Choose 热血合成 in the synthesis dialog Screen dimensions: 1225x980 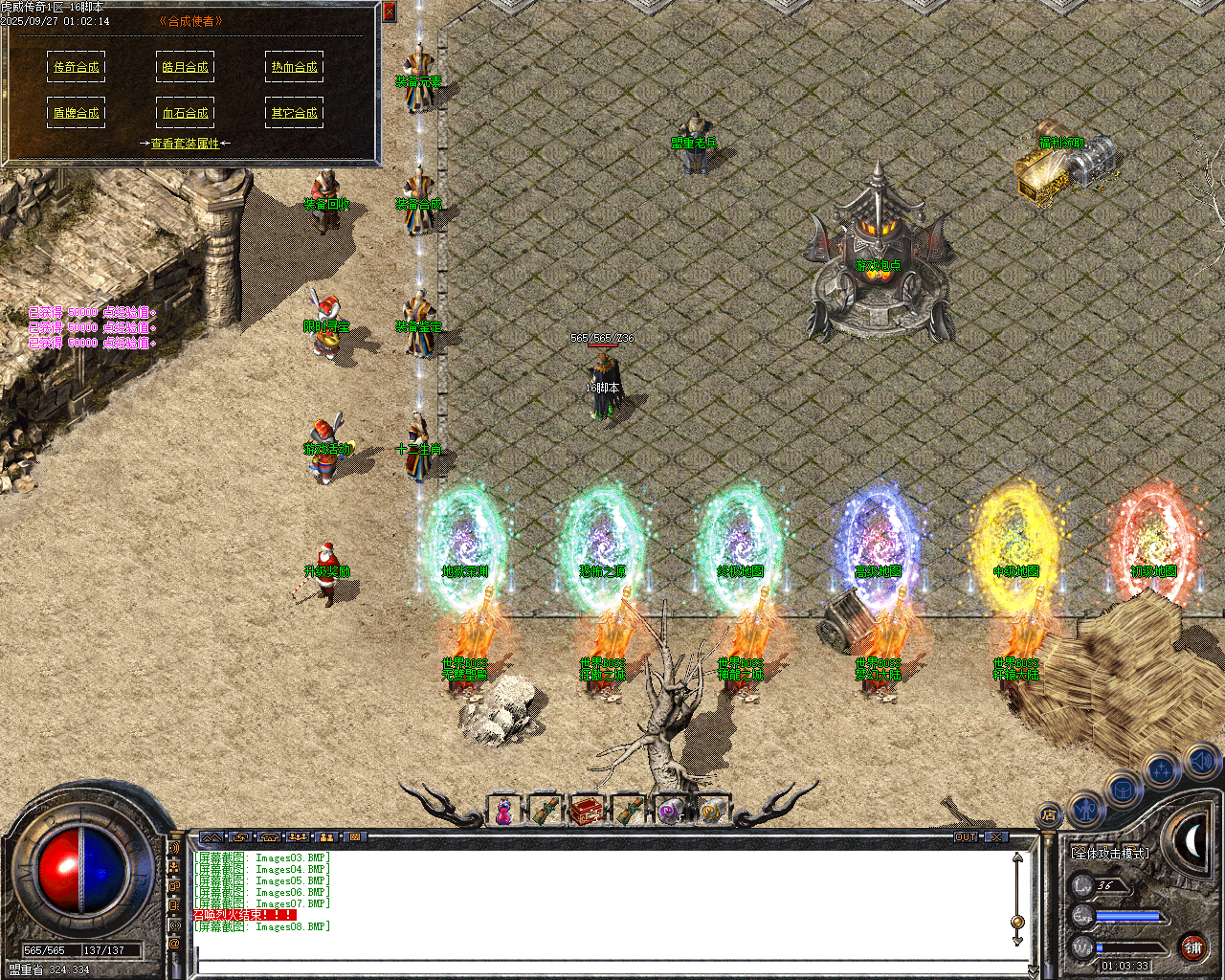[294, 66]
